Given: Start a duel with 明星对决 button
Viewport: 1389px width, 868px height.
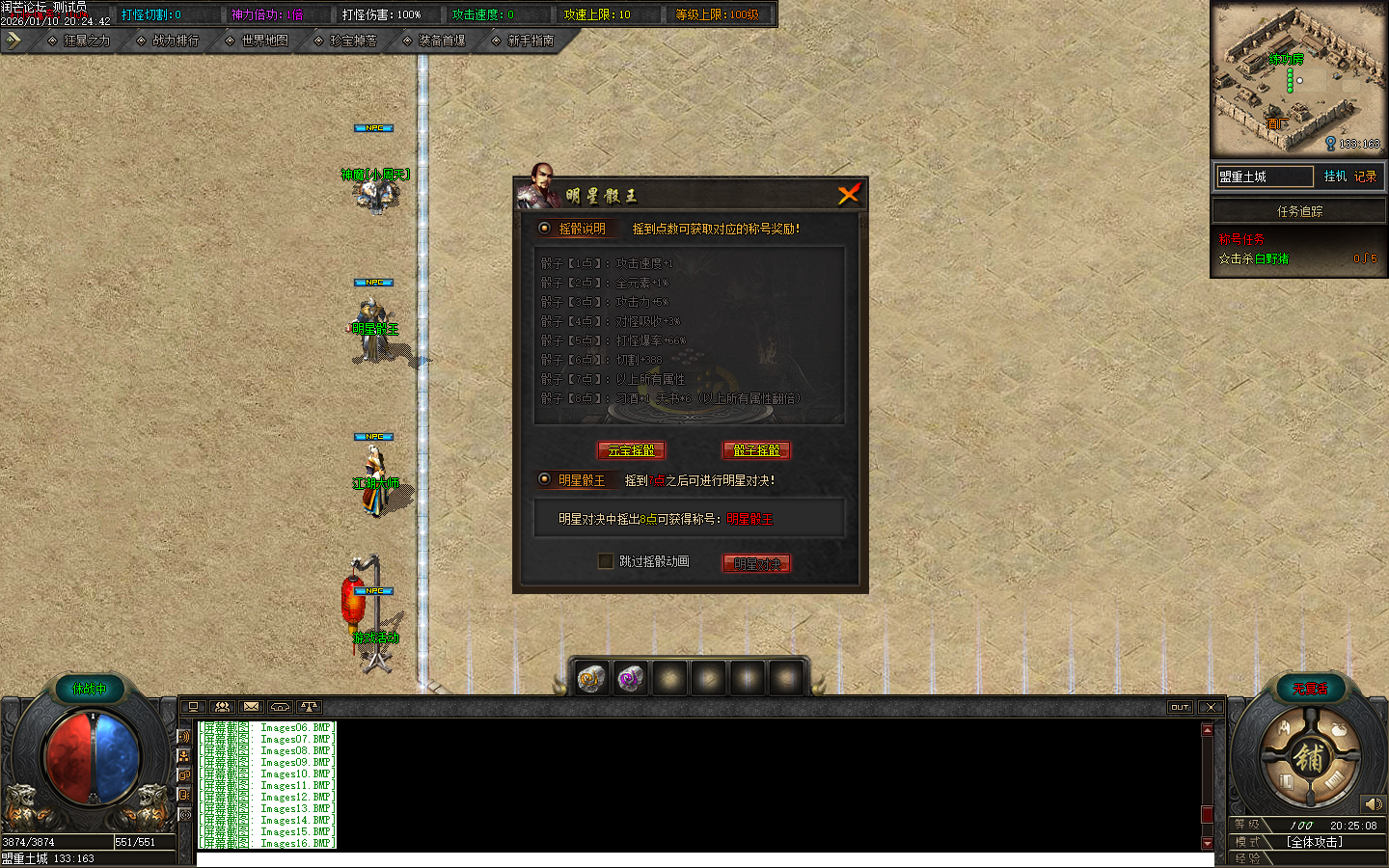Looking at the screenshot, I should click(x=756, y=563).
